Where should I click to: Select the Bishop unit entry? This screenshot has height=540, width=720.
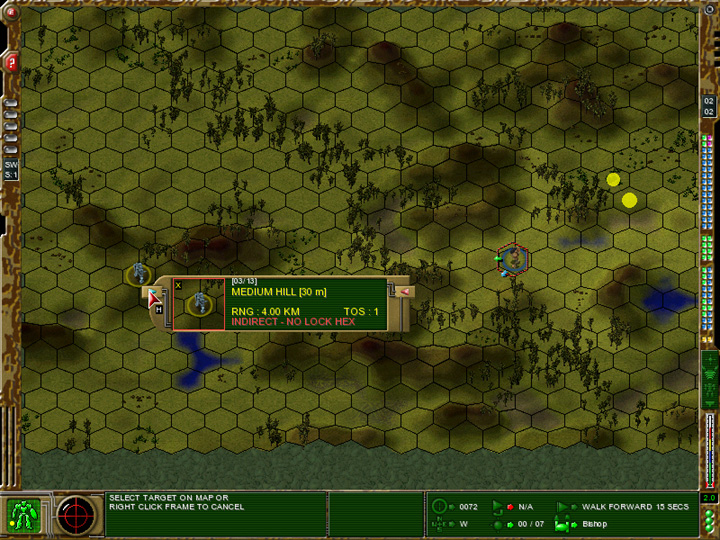click(596, 524)
